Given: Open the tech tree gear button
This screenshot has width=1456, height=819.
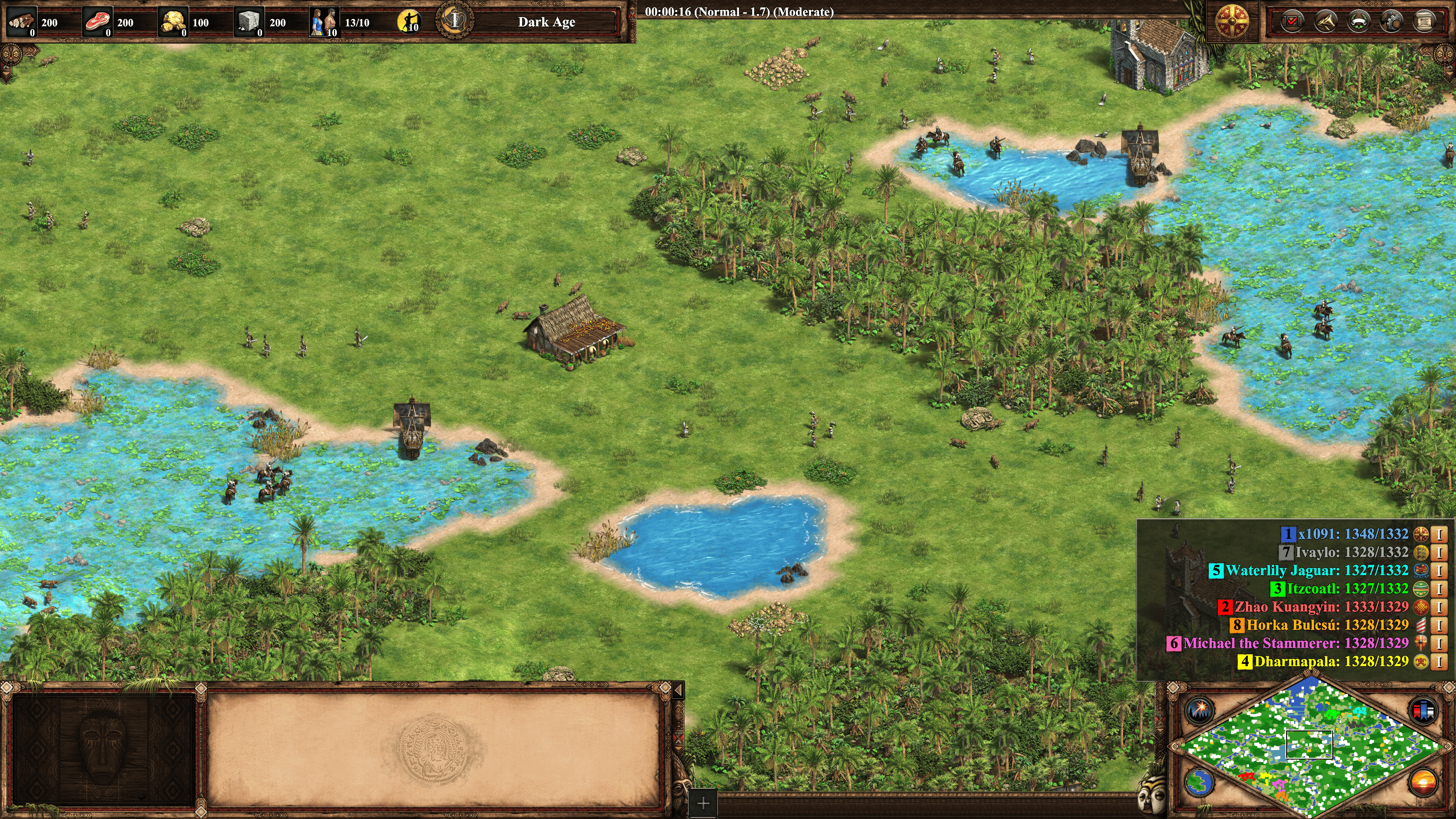Looking at the screenshot, I should 1391,22.
